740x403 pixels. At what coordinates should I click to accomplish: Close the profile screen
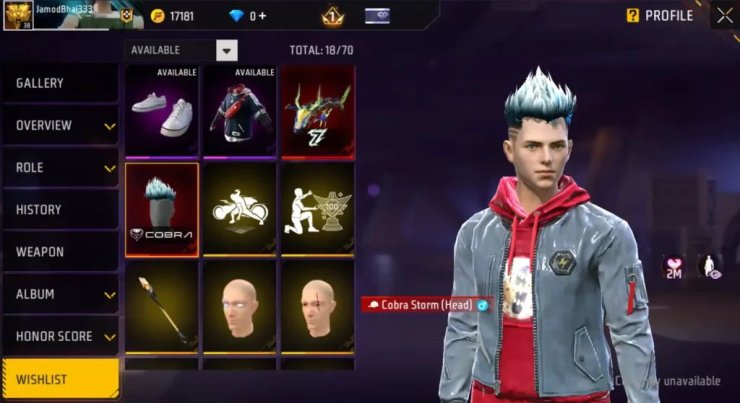(x=724, y=15)
